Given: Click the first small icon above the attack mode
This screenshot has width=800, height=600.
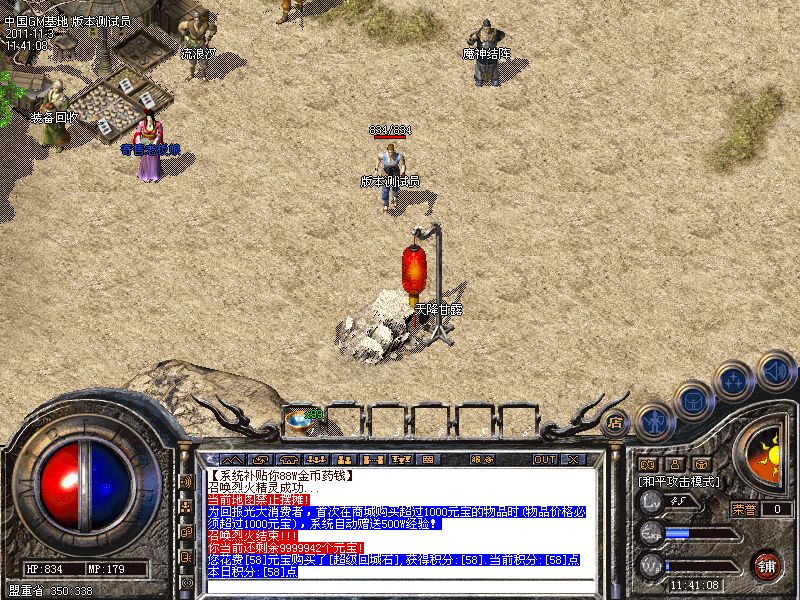Looking at the screenshot, I should coord(647,465).
